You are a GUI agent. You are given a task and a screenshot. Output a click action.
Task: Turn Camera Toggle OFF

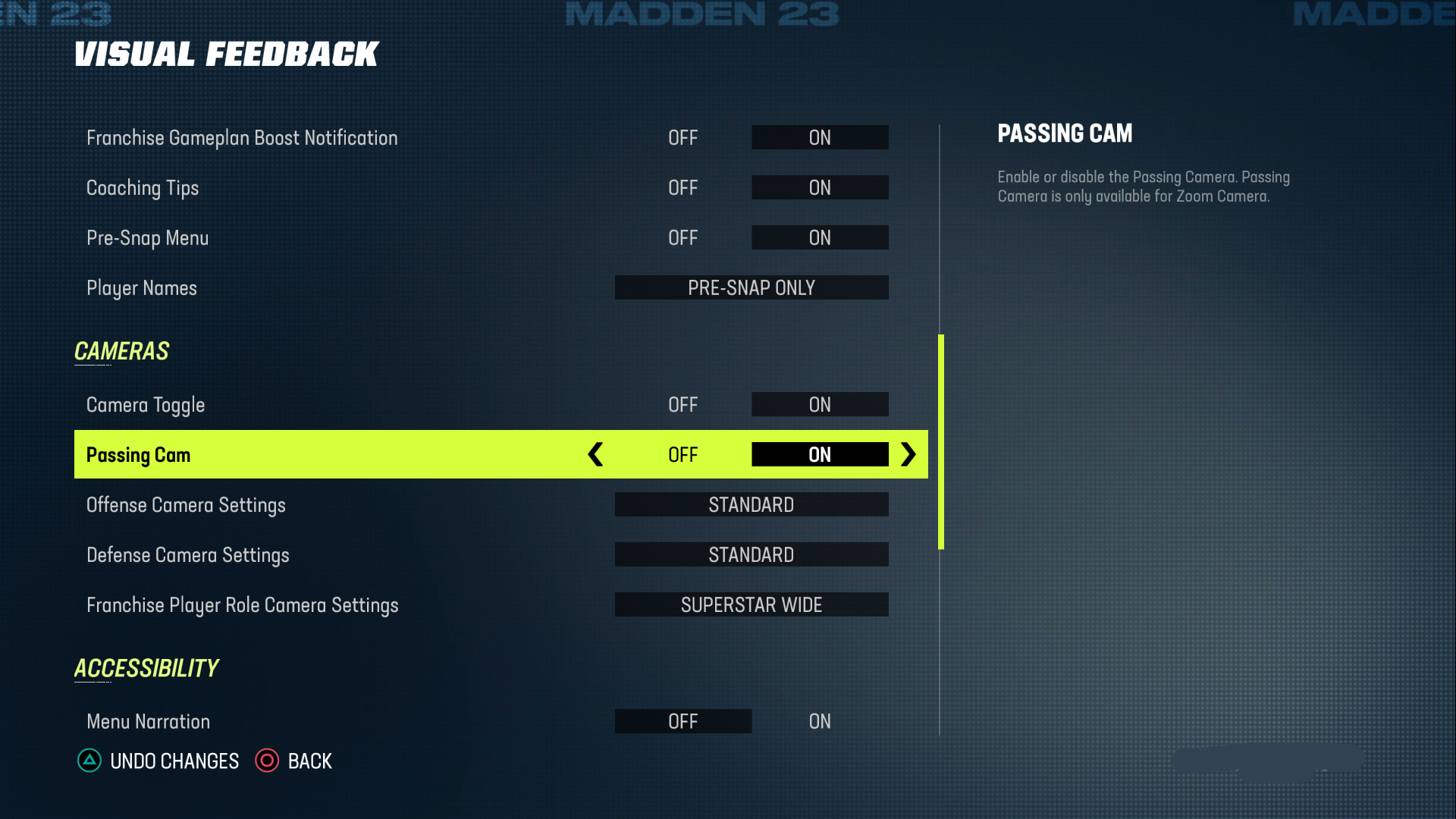(x=683, y=404)
